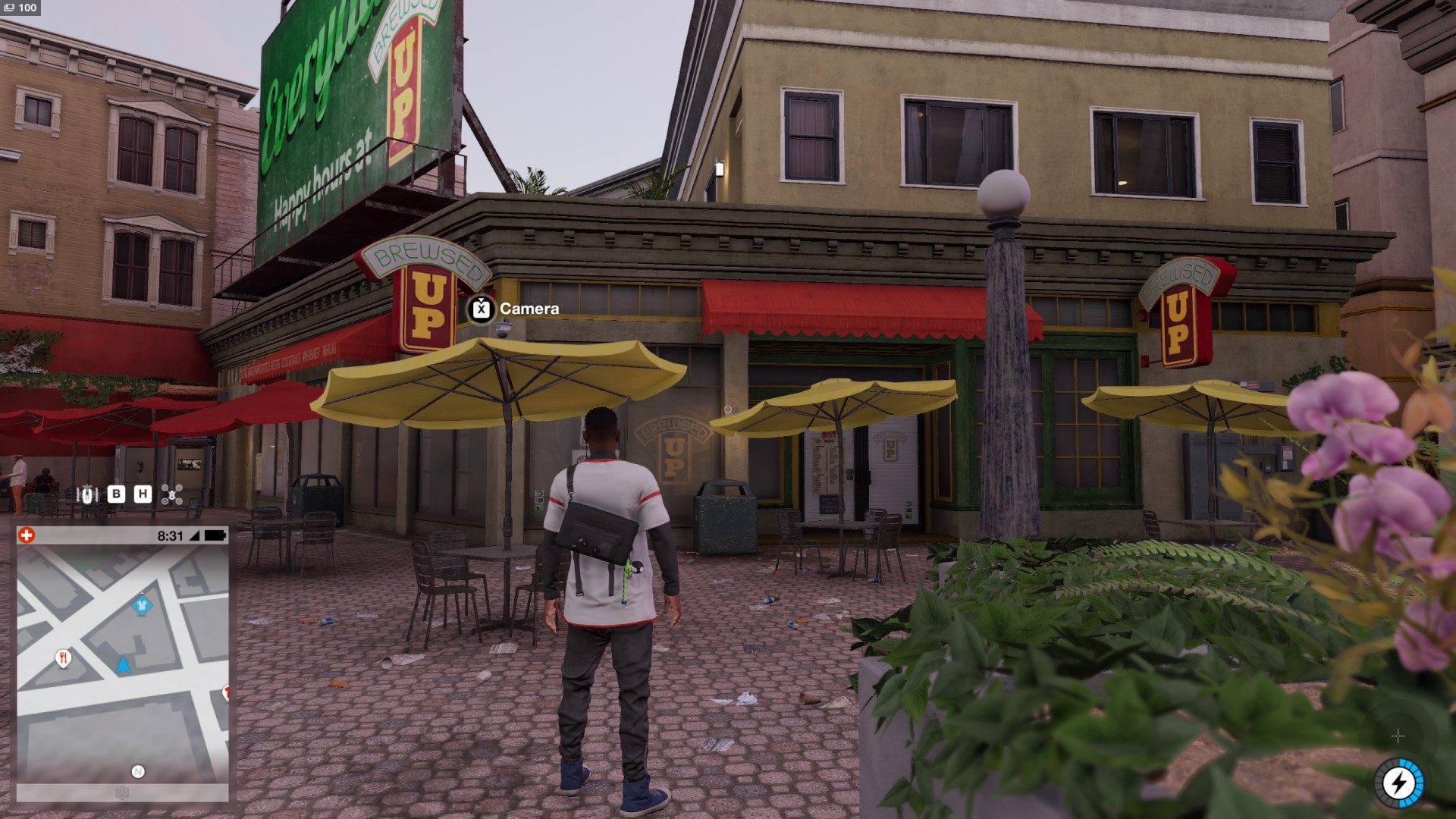Image resolution: width=1456 pixels, height=819 pixels.
Task: Select the blue clothing store map marker
Action: click(x=140, y=605)
